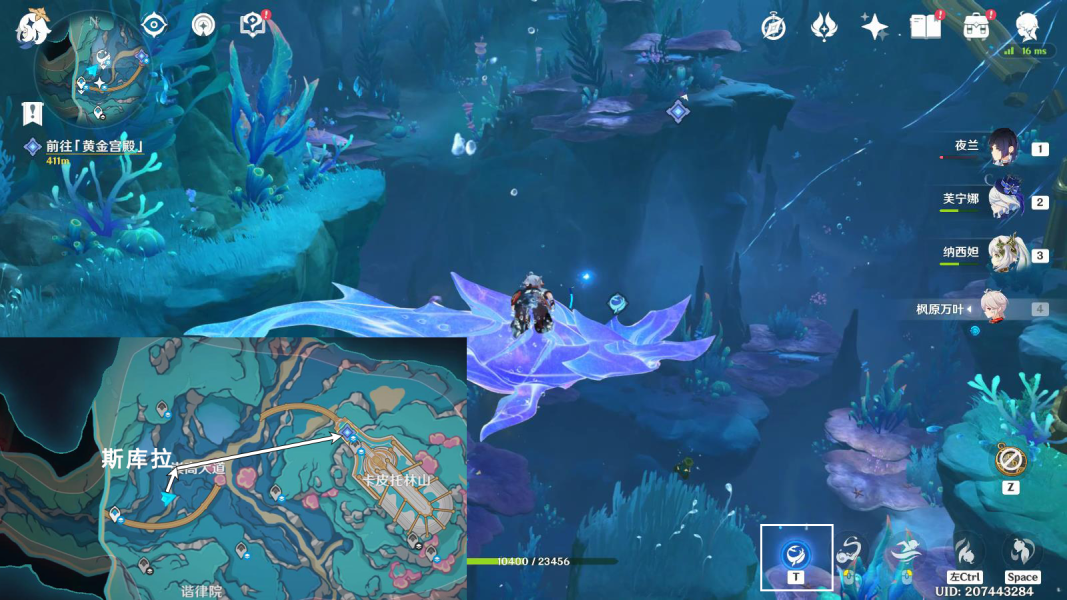Activate the Space jump icon
Image resolution: width=1067 pixels, height=600 pixels.
click(x=1021, y=553)
